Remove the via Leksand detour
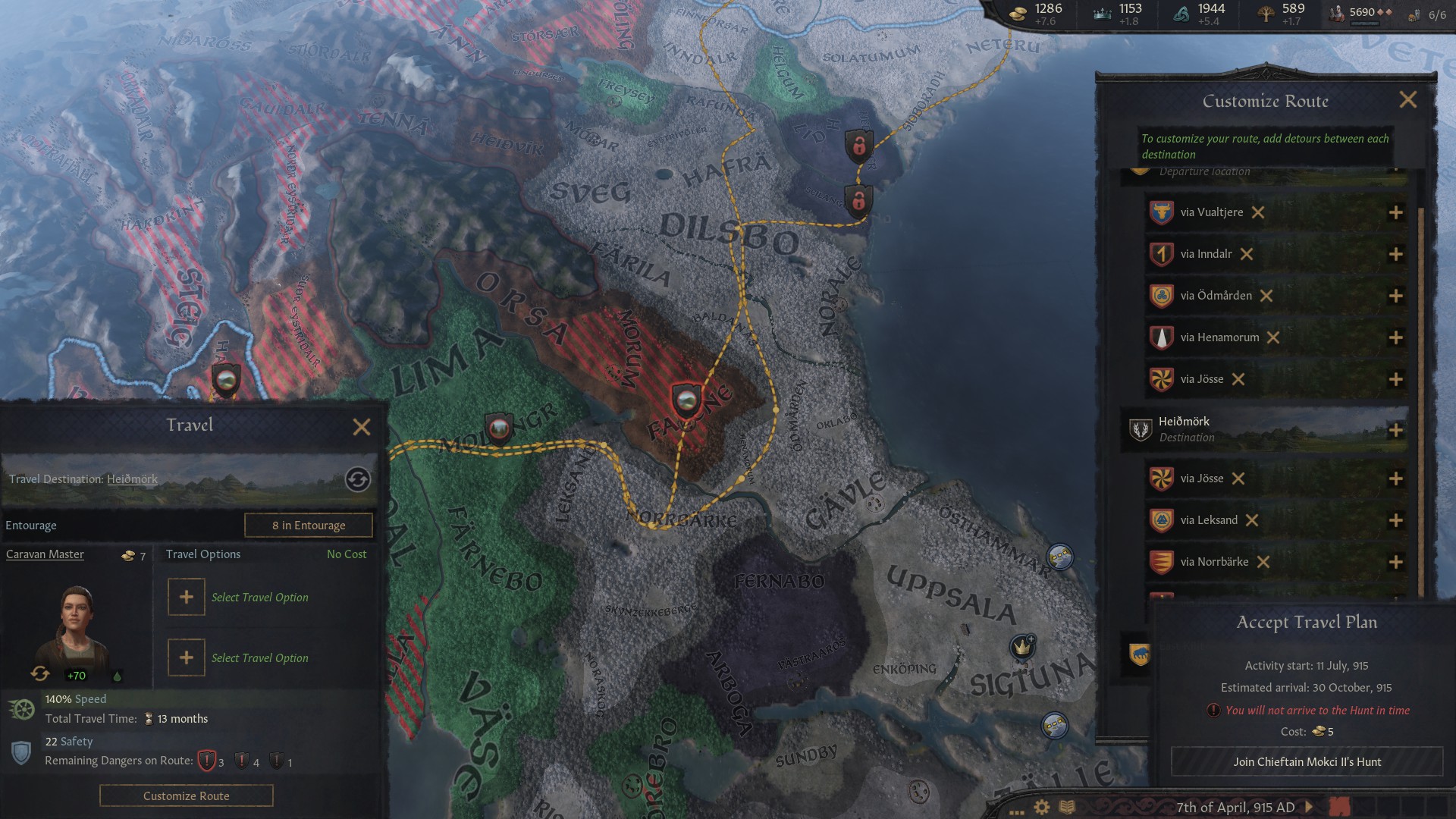 click(1250, 520)
